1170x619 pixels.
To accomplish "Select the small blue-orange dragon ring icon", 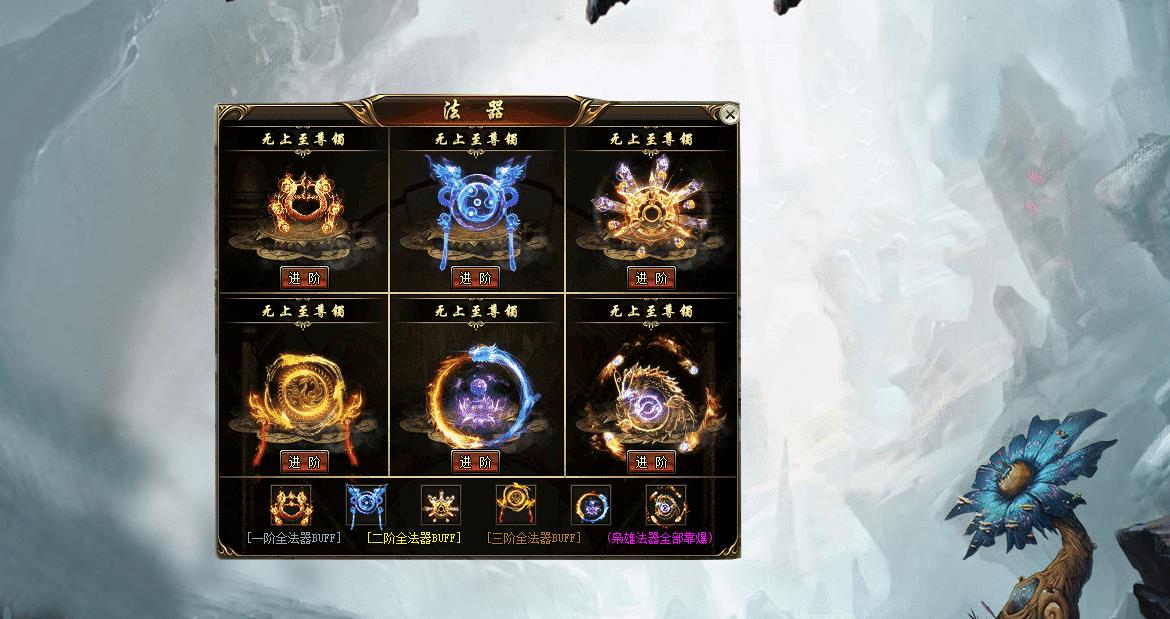I will tap(591, 505).
